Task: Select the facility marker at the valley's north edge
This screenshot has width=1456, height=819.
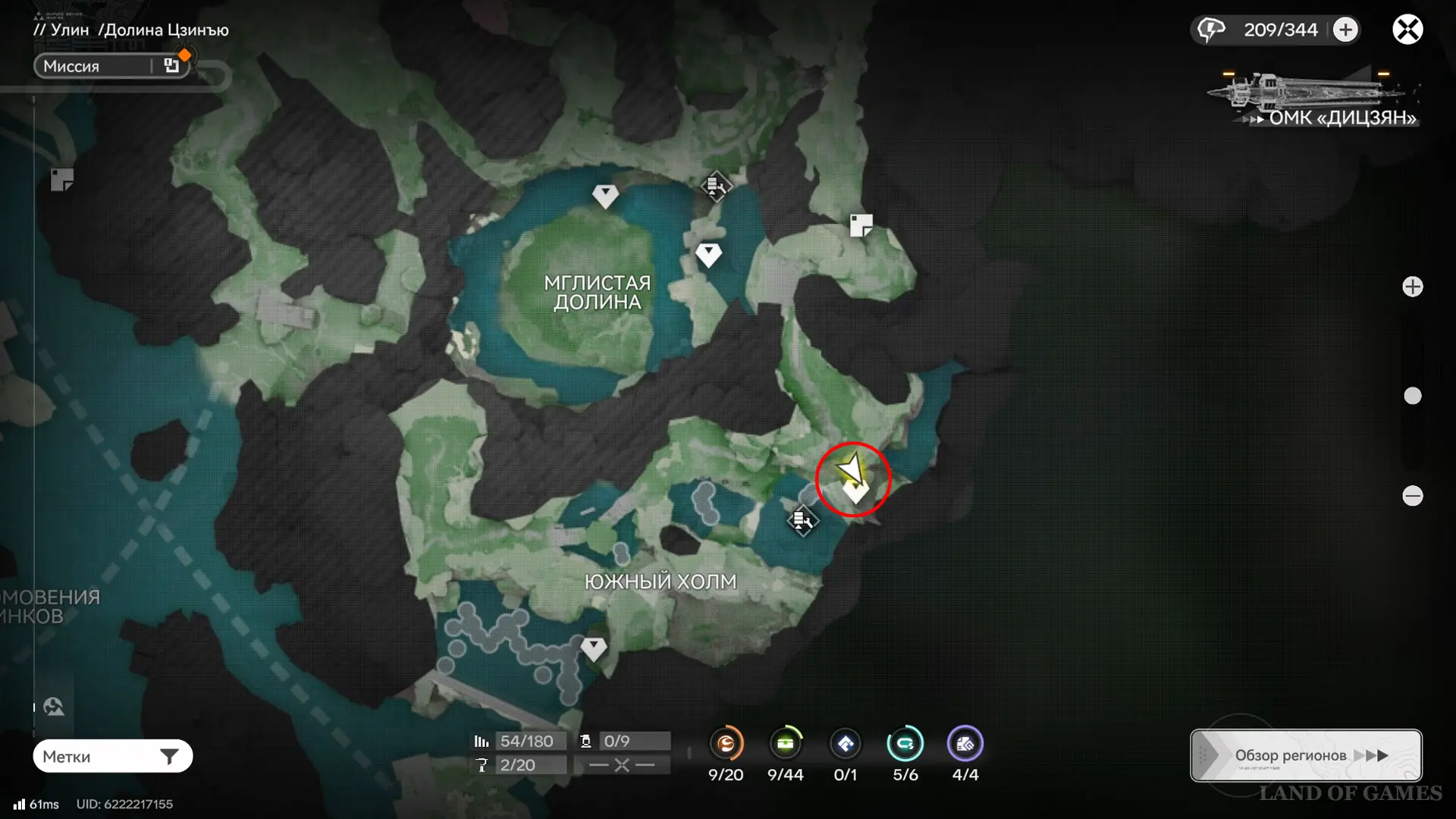Action: click(x=714, y=186)
